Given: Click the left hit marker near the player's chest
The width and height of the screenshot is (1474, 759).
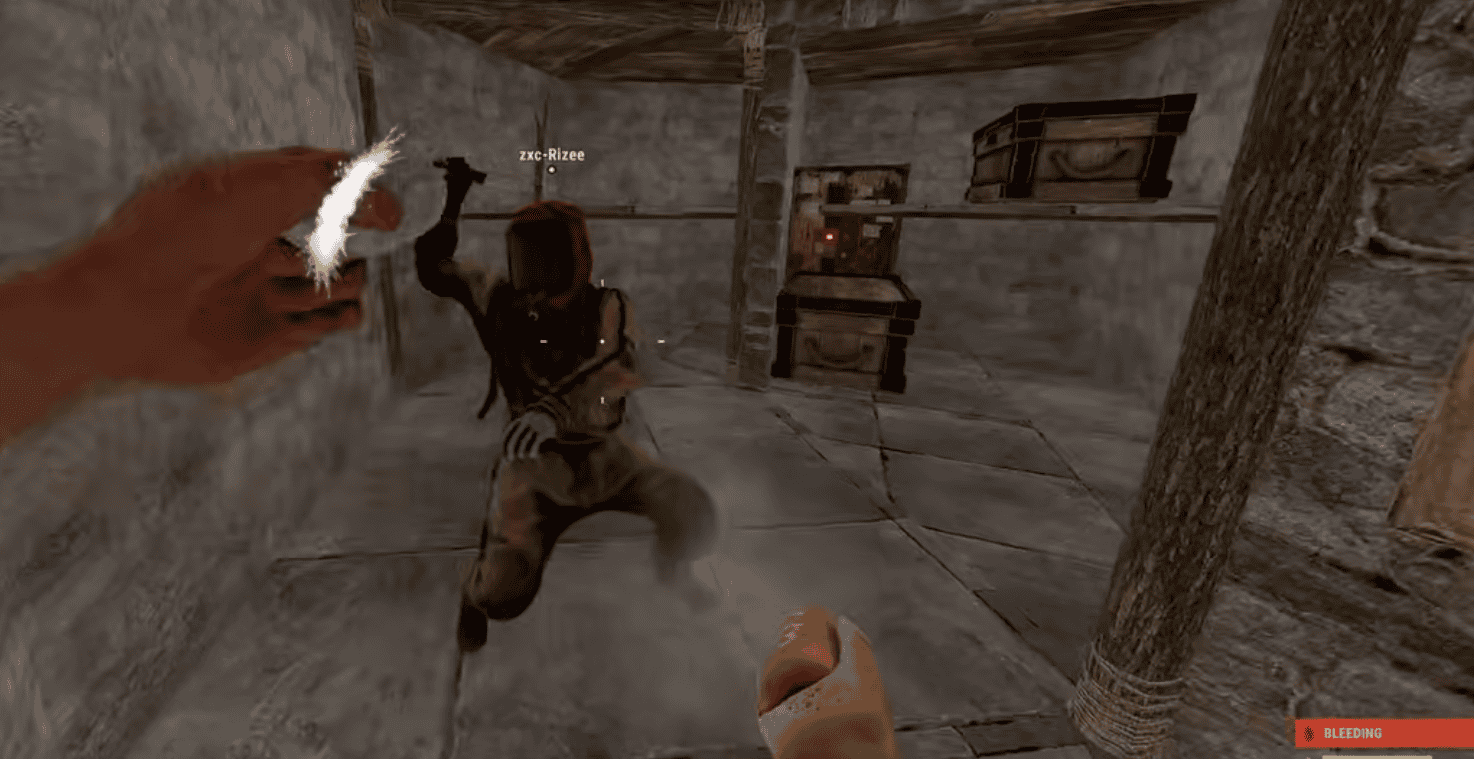Looking at the screenshot, I should tap(543, 340).
